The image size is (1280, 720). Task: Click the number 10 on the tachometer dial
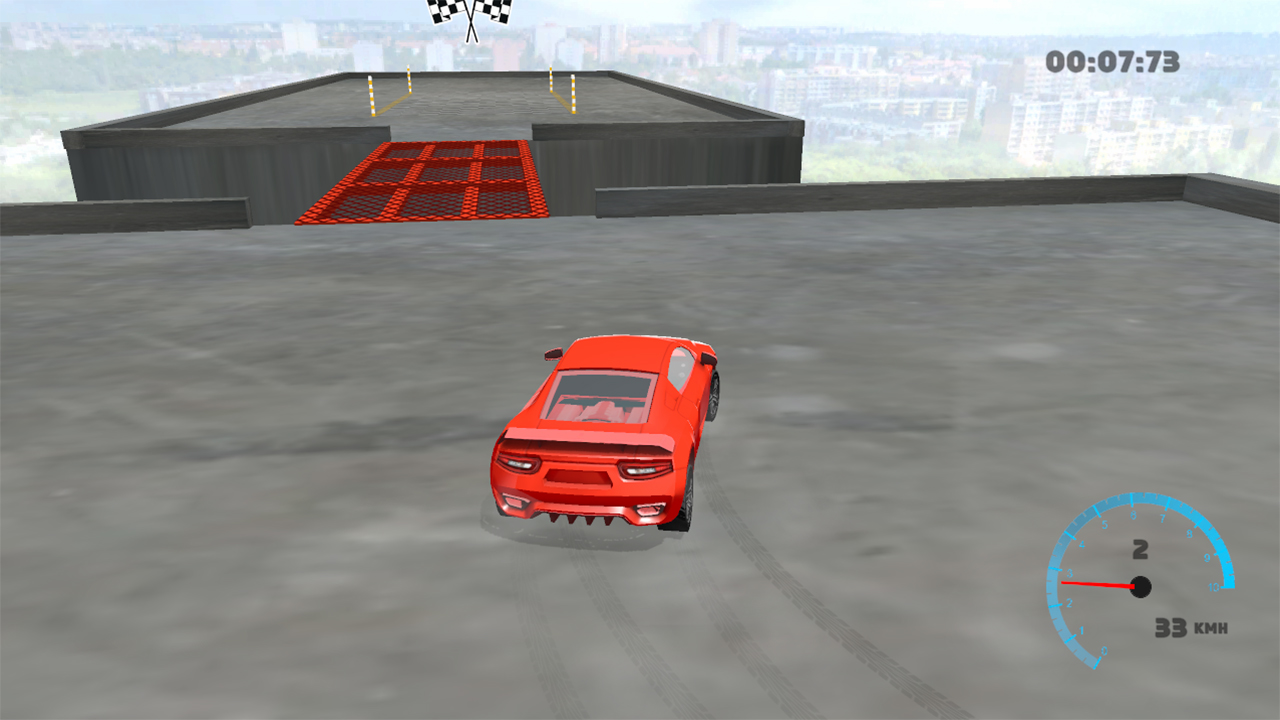coord(1216,586)
